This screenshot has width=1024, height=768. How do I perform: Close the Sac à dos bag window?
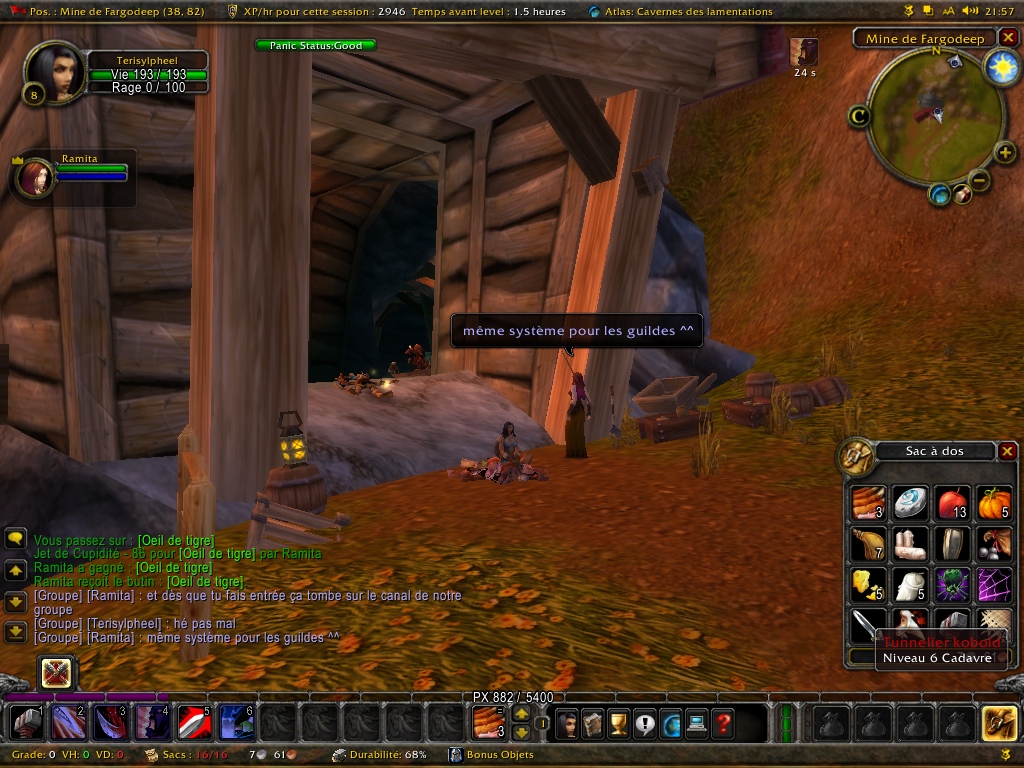pos(1007,451)
